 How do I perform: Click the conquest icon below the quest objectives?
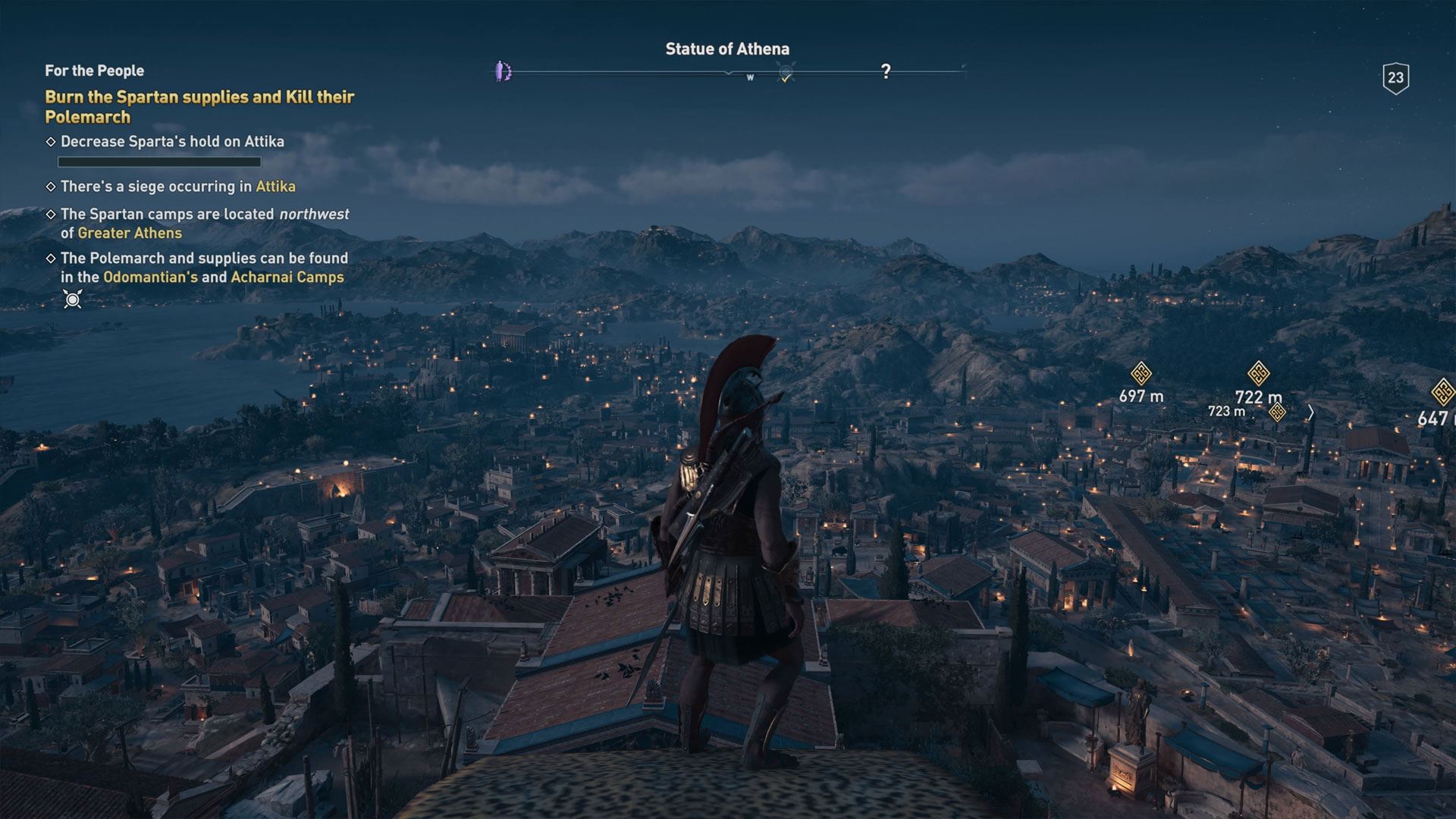tap(73, 300)
